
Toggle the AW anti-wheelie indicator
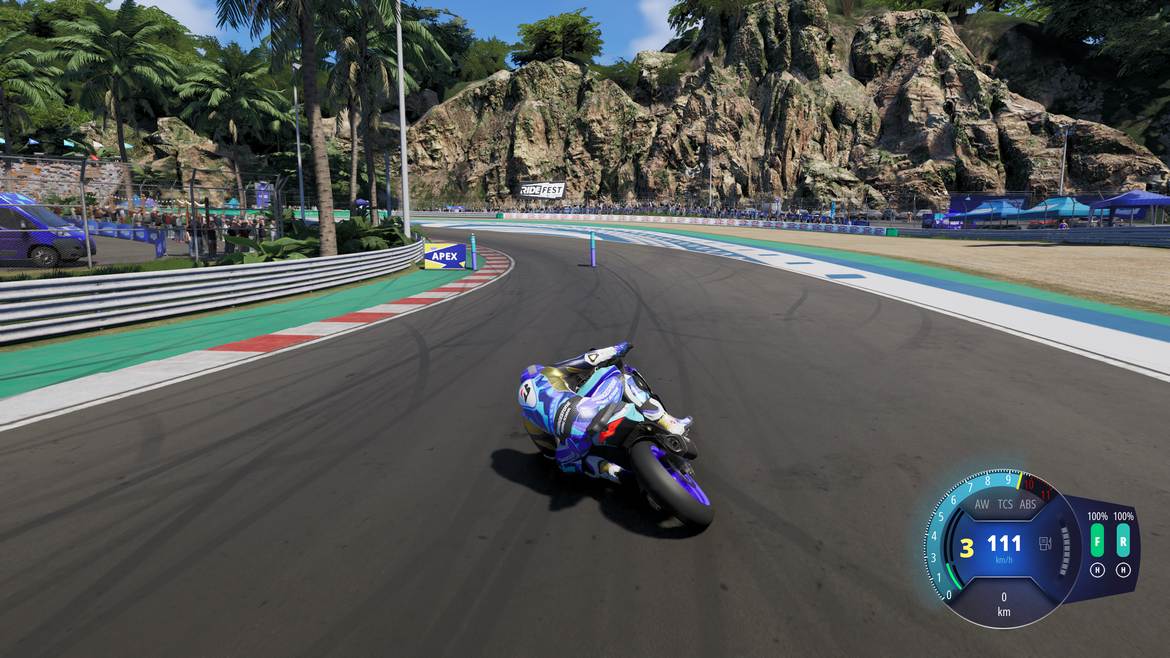(982, 504)
